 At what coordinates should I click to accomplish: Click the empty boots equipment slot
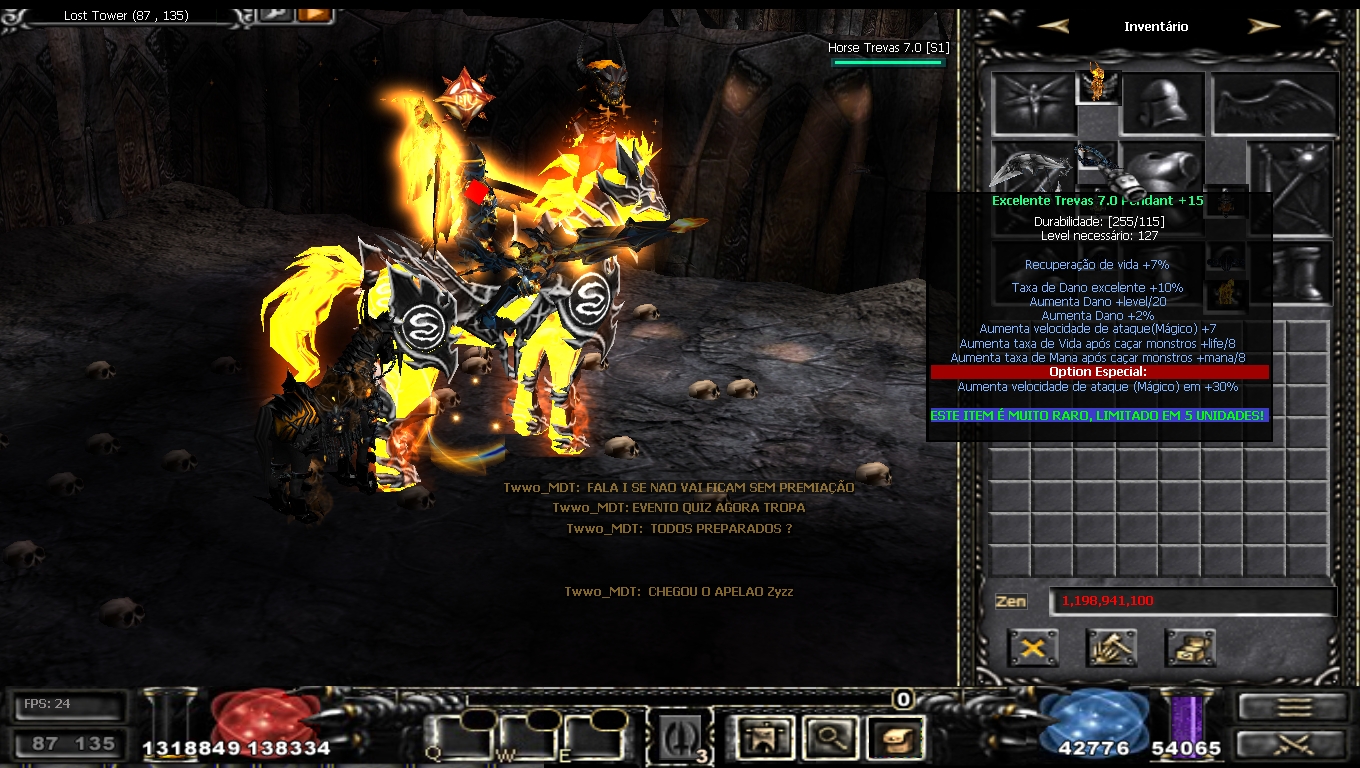tap(1292, 272)
